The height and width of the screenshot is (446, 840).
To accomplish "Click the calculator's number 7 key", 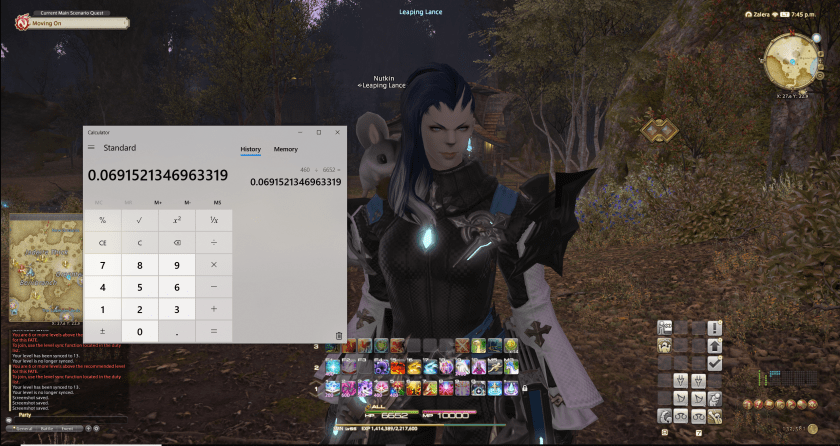I will click(x=102, y=265).
